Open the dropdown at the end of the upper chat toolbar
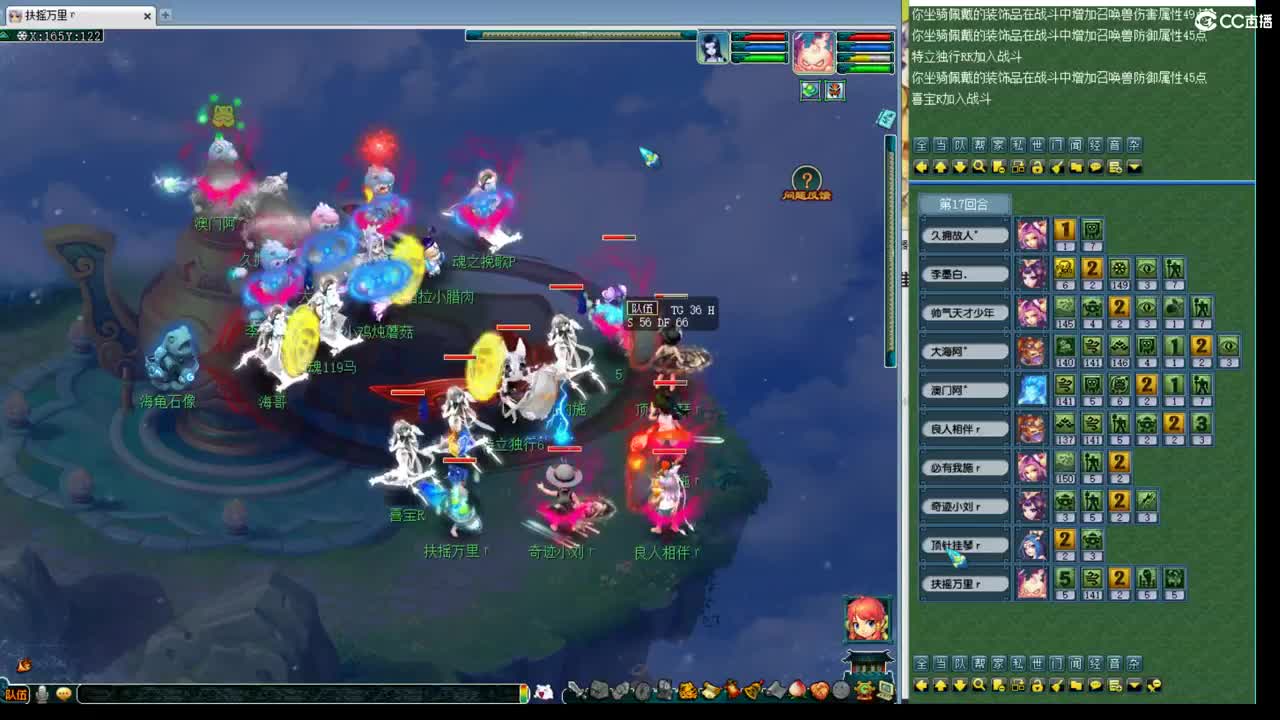The height and width of the screenshot is (720, 1280). coord(1134,167)
